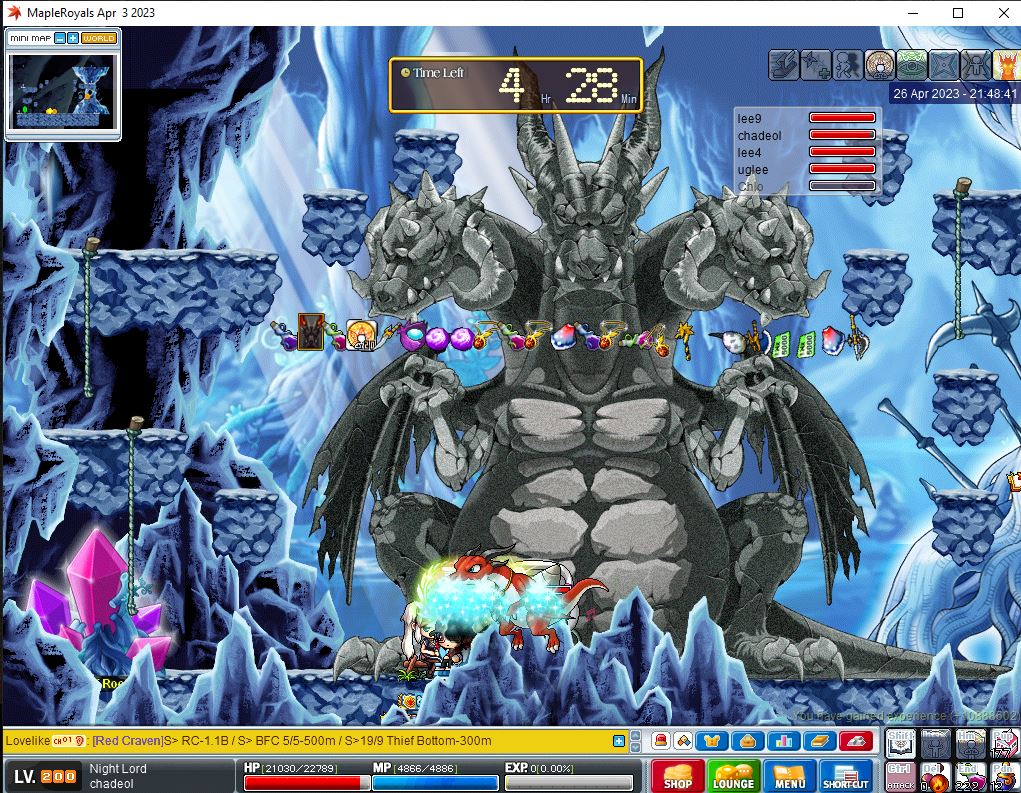Open the inventory bag icon button
This screenshot has height=793, width=1021.
tap(747, 741)
